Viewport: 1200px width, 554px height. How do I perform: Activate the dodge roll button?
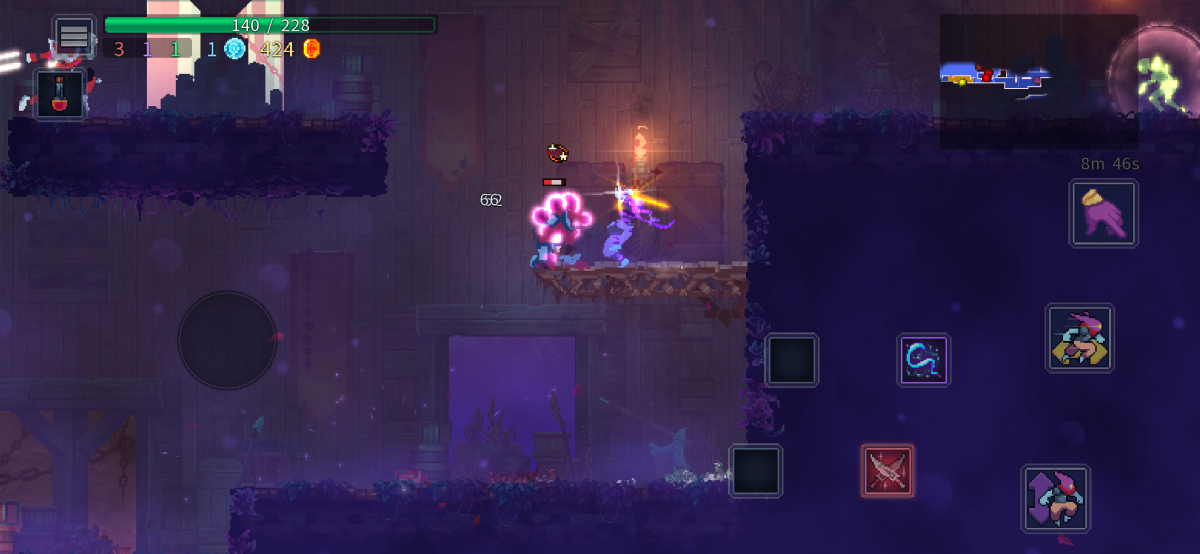pyautogui.click(x=1080, y=339)
